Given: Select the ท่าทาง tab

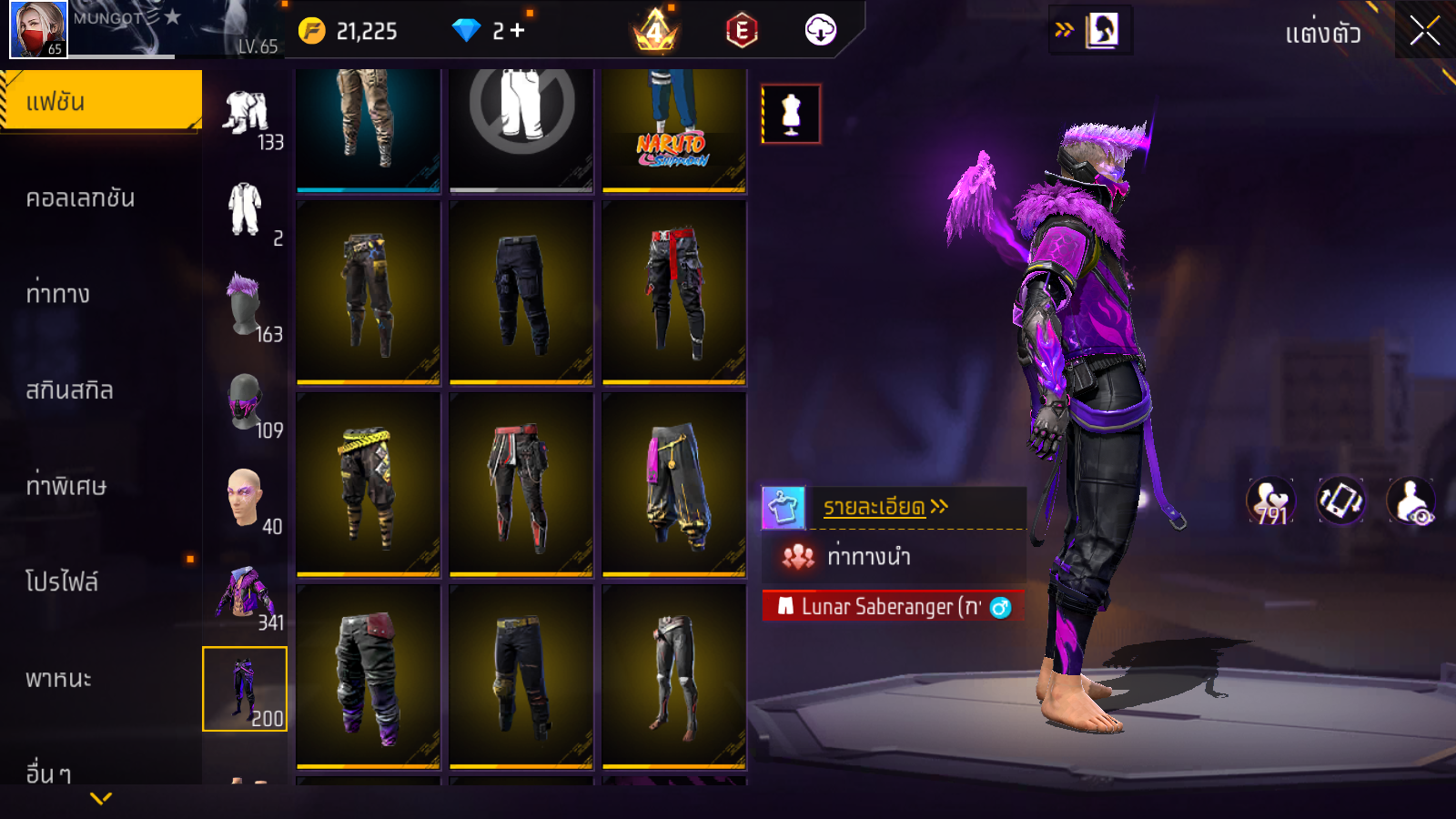Looking at the screenshot, I should pos(58,294).
